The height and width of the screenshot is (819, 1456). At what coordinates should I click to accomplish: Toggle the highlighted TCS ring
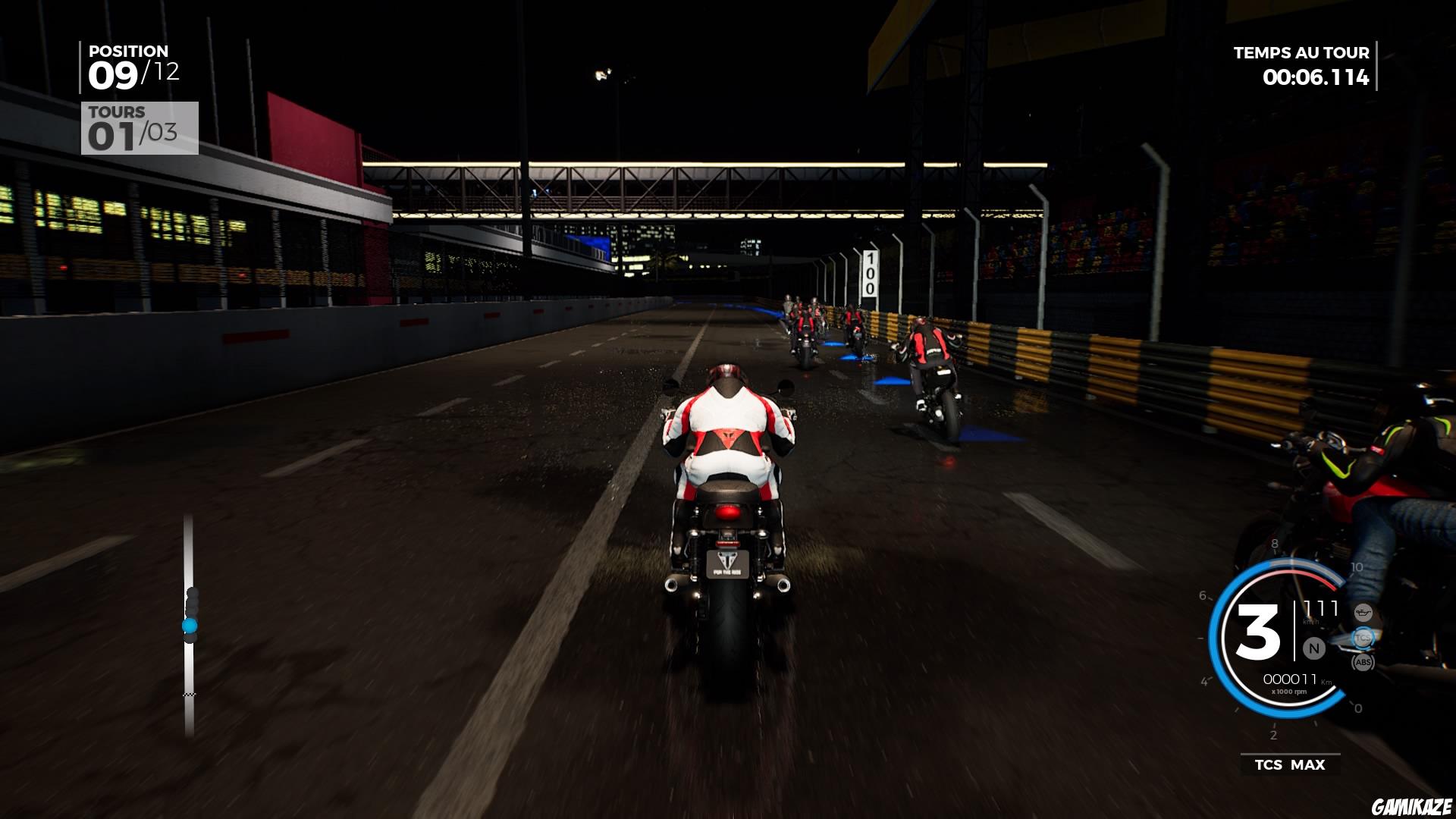click(x=1363, y=638)
